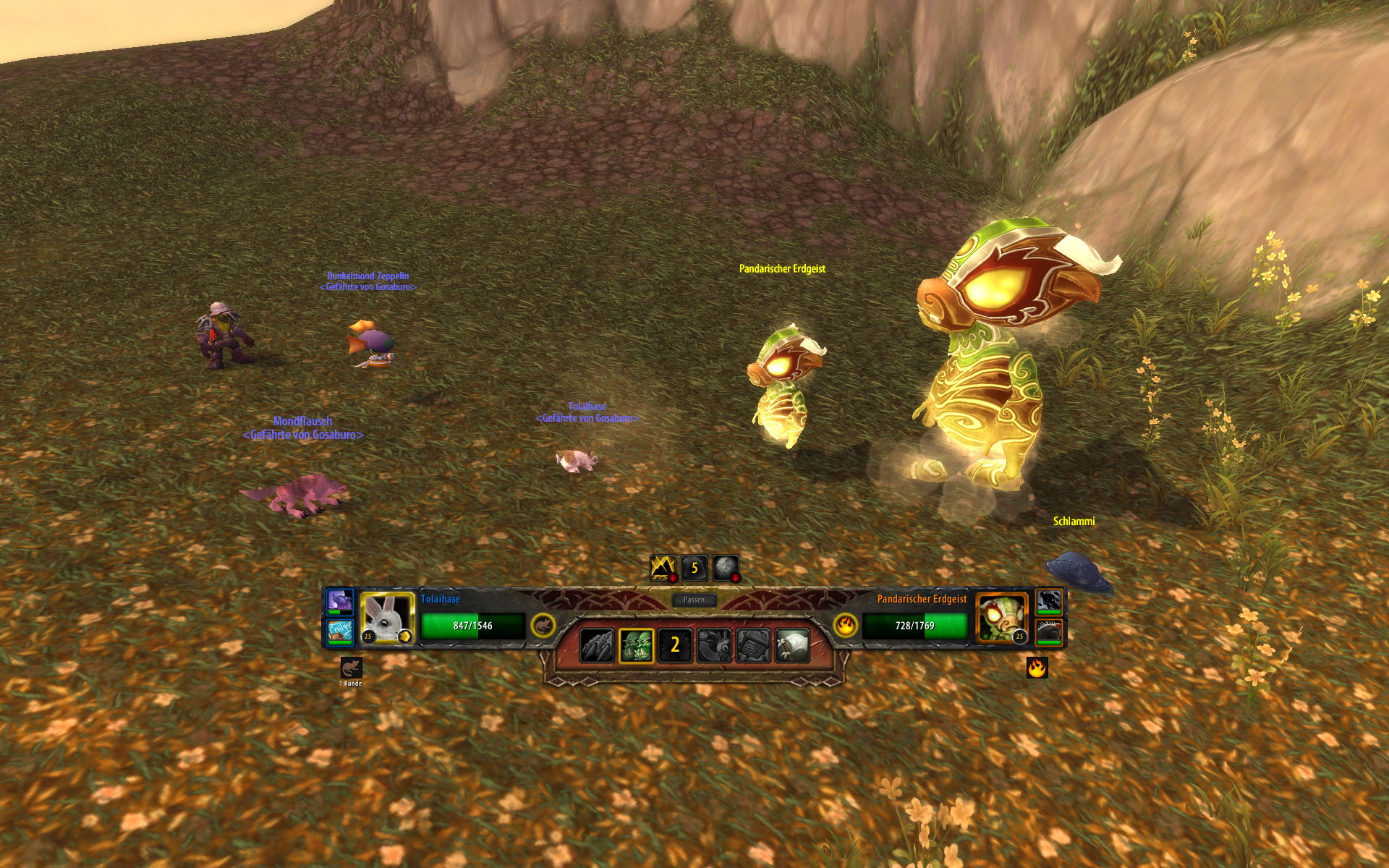Click the enemy ability showing cooldown 5
This screenshot has width=1389, height=868.
click(694, 568)
